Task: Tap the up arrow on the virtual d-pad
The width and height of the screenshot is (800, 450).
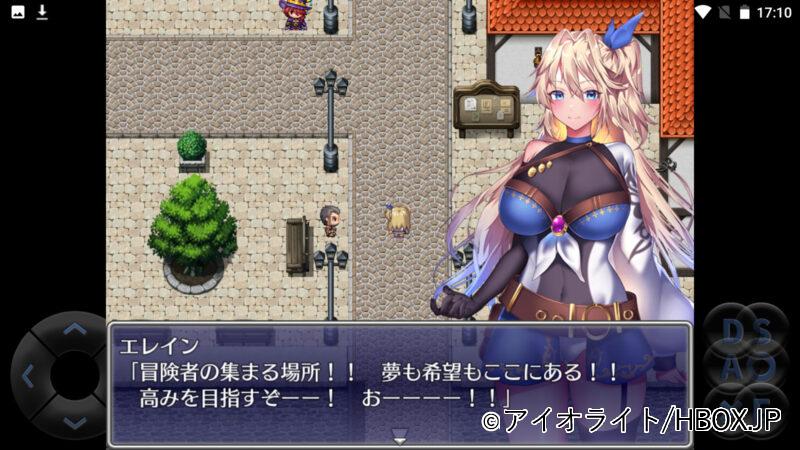Action: click(73, 329)
